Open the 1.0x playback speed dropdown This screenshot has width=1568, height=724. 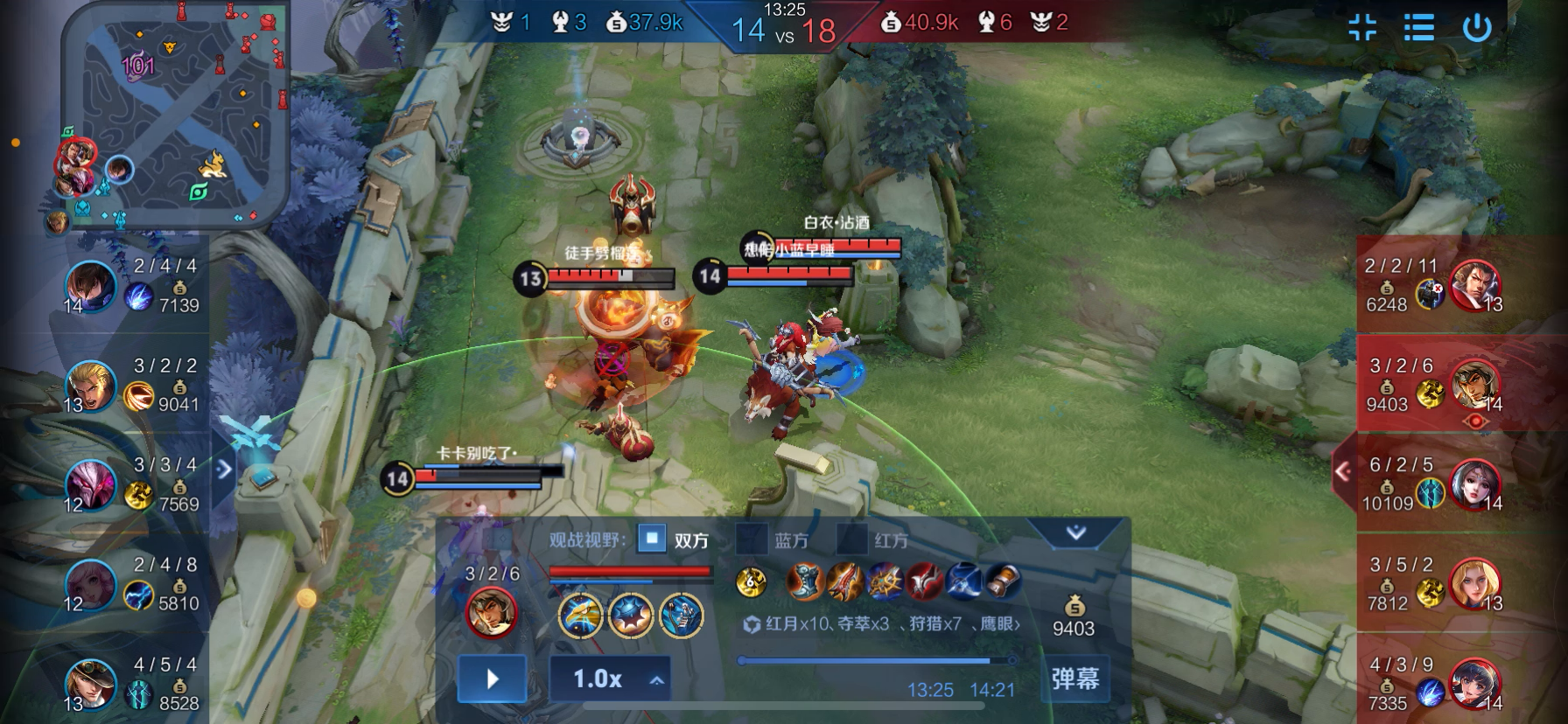coord(610,679)
